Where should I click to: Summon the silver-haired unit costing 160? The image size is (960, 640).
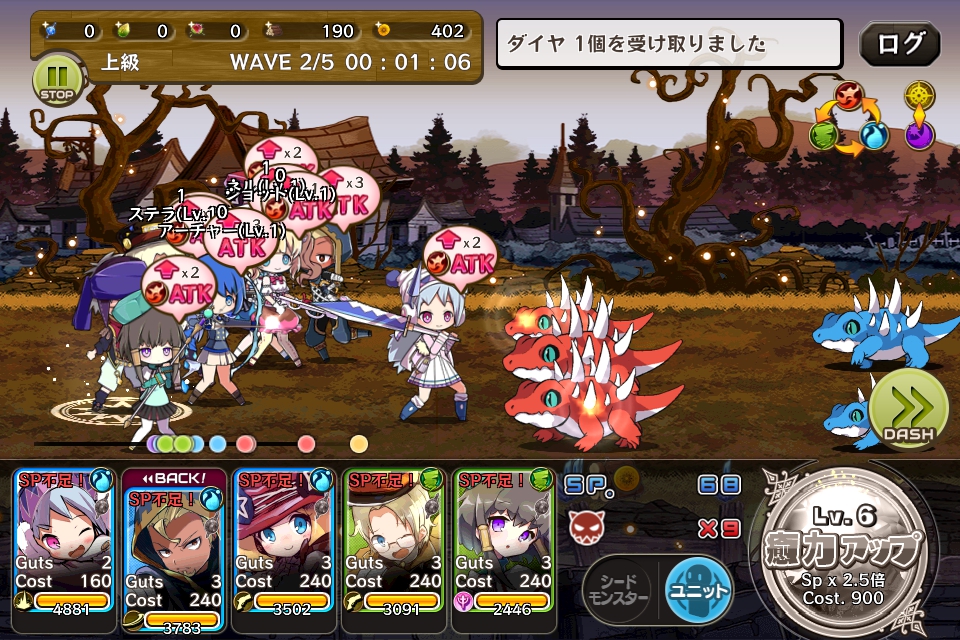coord(63,540)
